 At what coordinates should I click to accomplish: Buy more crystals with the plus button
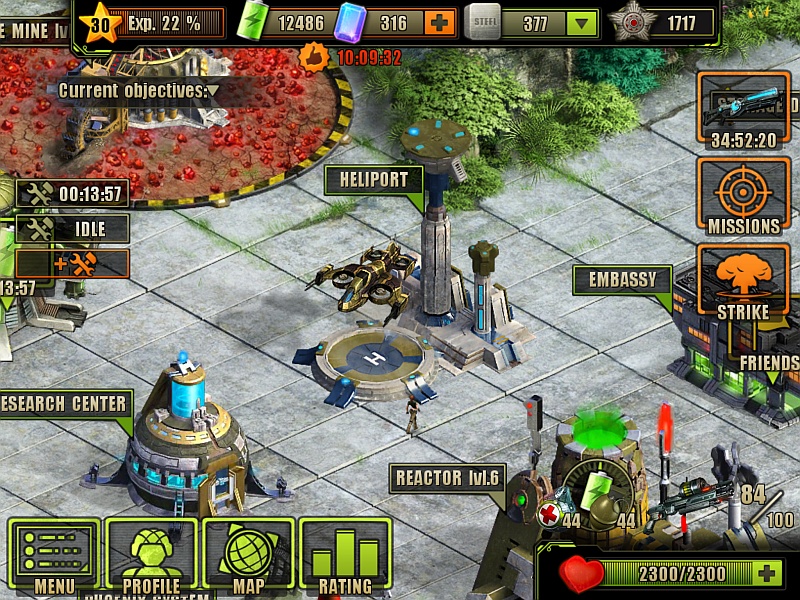click(438, 22)
